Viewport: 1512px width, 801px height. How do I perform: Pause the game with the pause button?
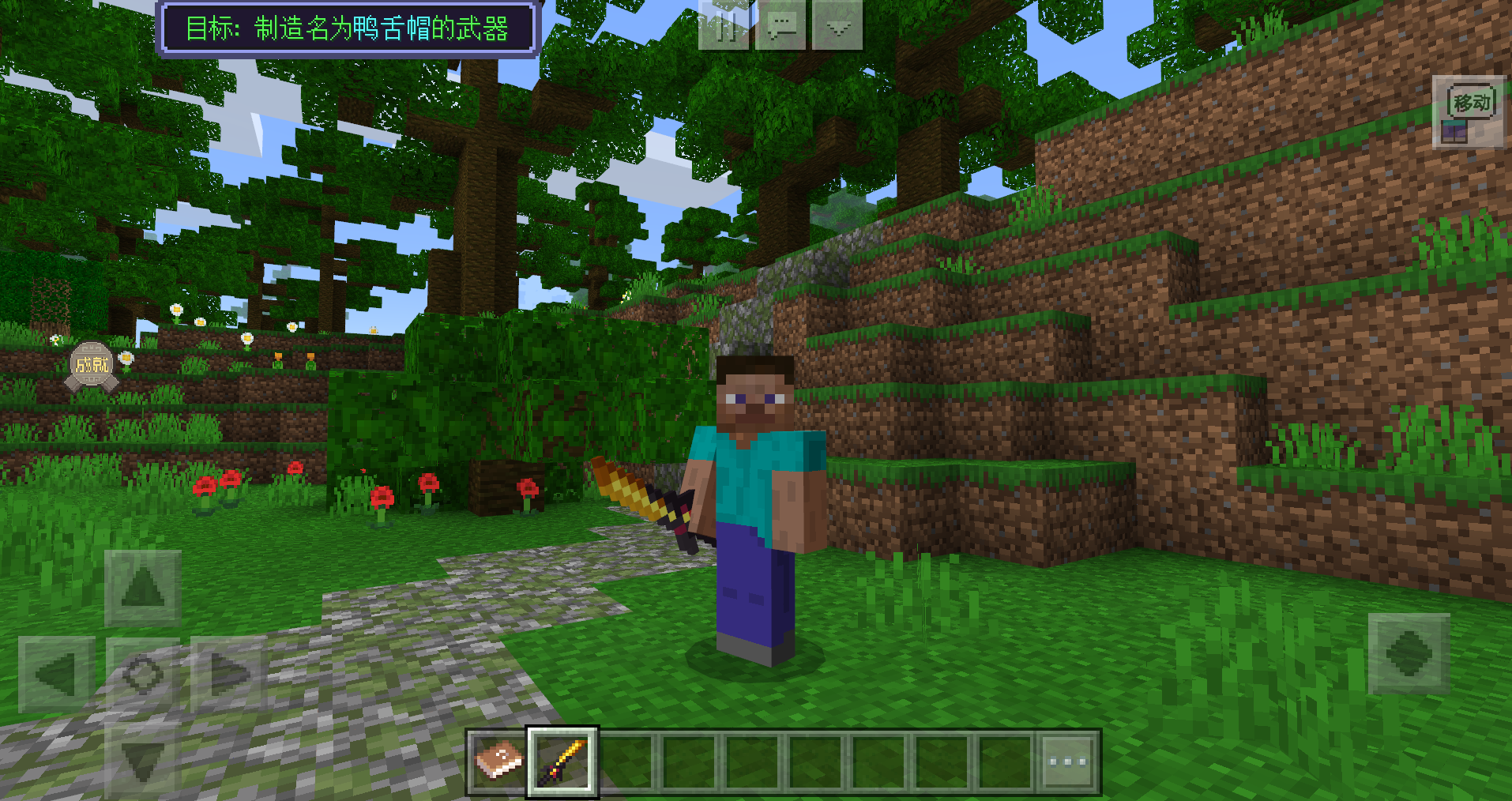(724, 27)
